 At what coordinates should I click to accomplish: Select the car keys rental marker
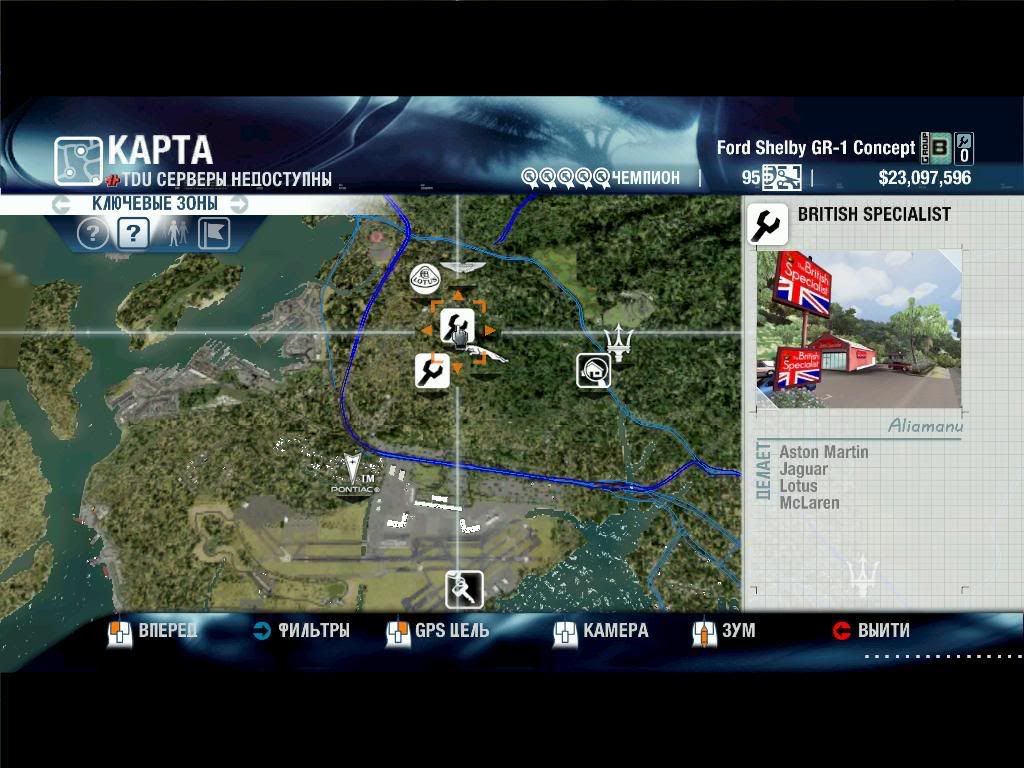coord(463,589)
